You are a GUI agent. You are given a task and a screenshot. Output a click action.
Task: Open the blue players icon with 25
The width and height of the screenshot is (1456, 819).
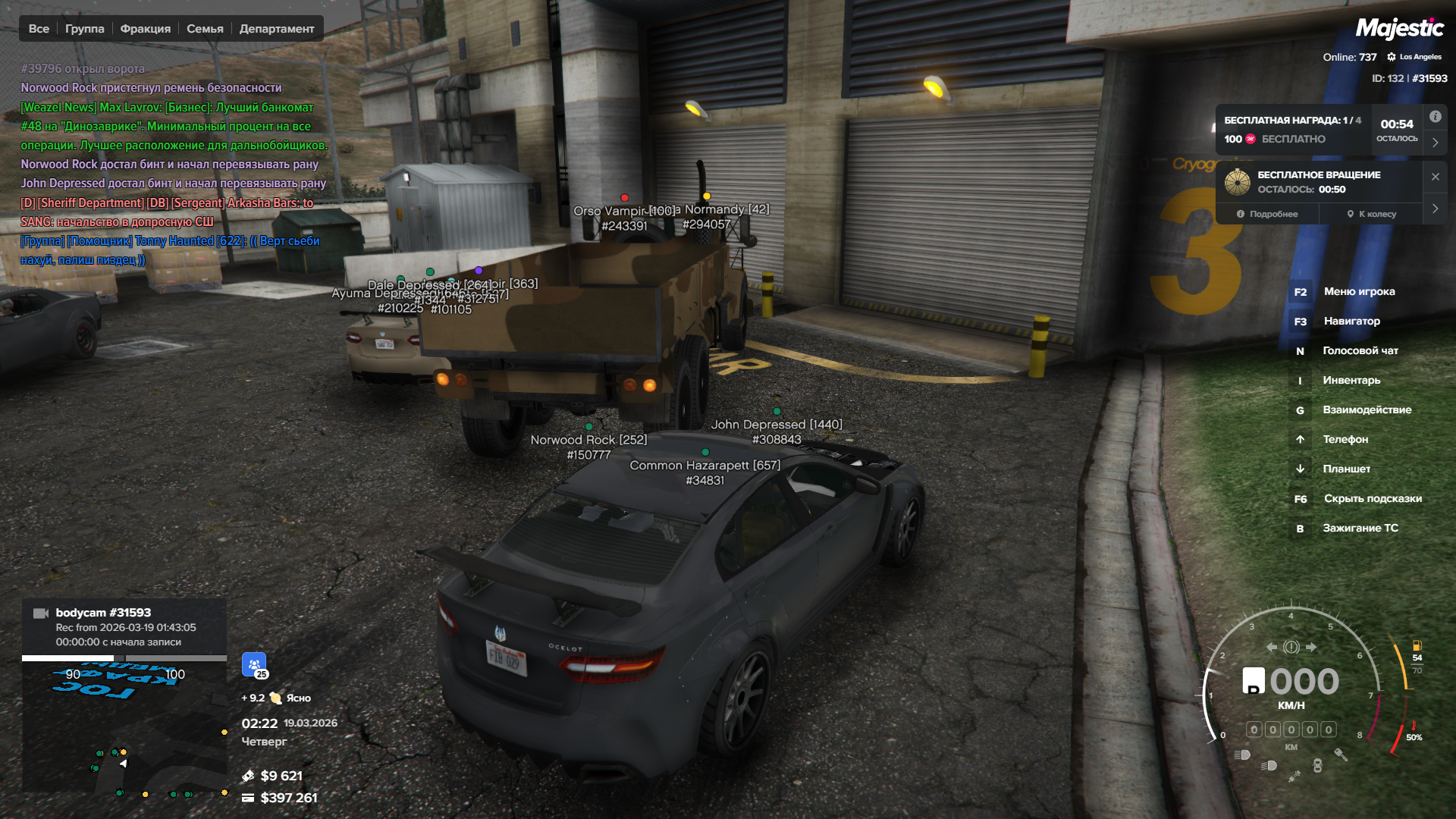pyautogui.click(x=254, y=664)
